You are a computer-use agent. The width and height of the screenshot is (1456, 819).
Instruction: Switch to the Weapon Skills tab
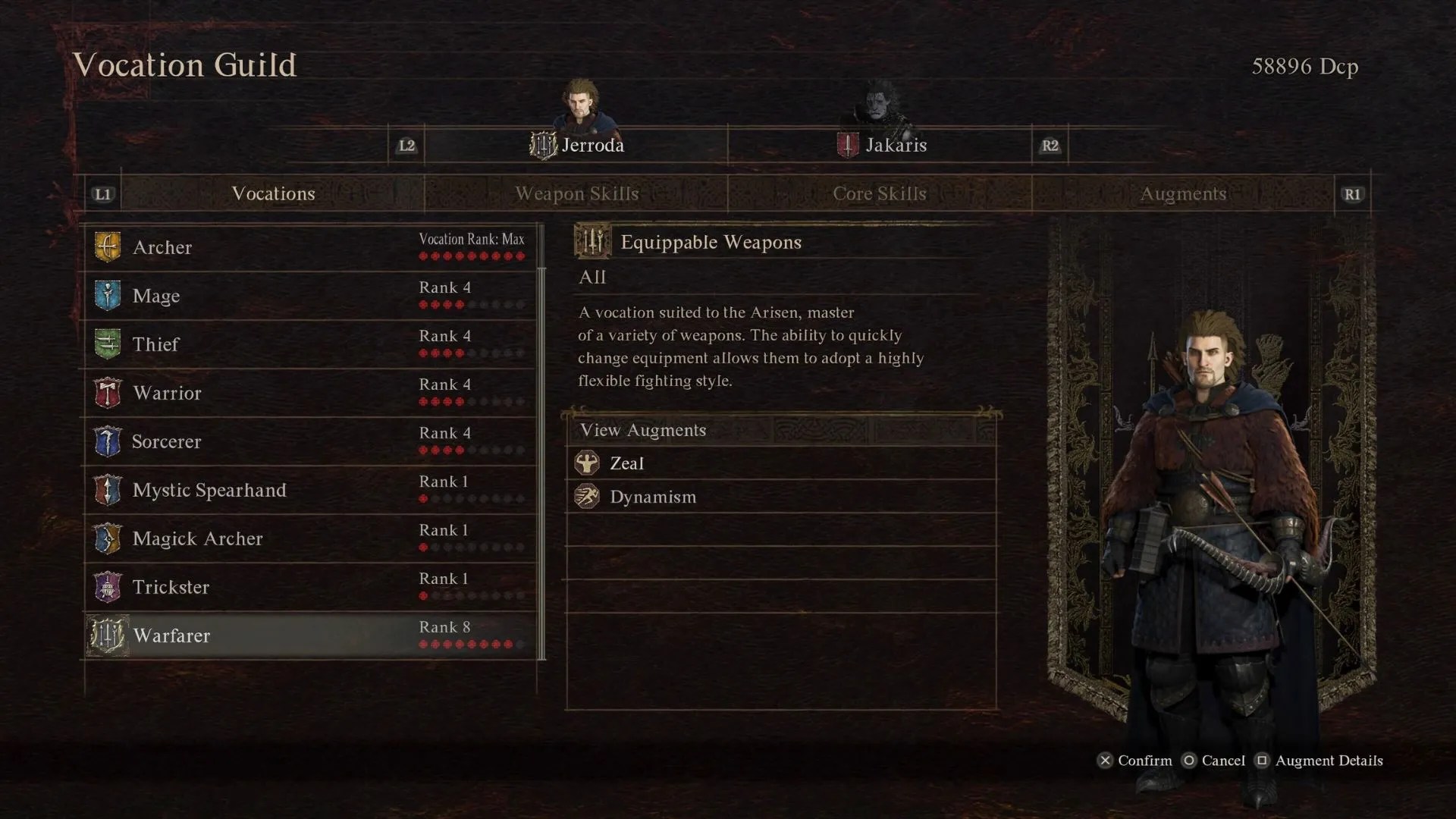coord(576,193)
